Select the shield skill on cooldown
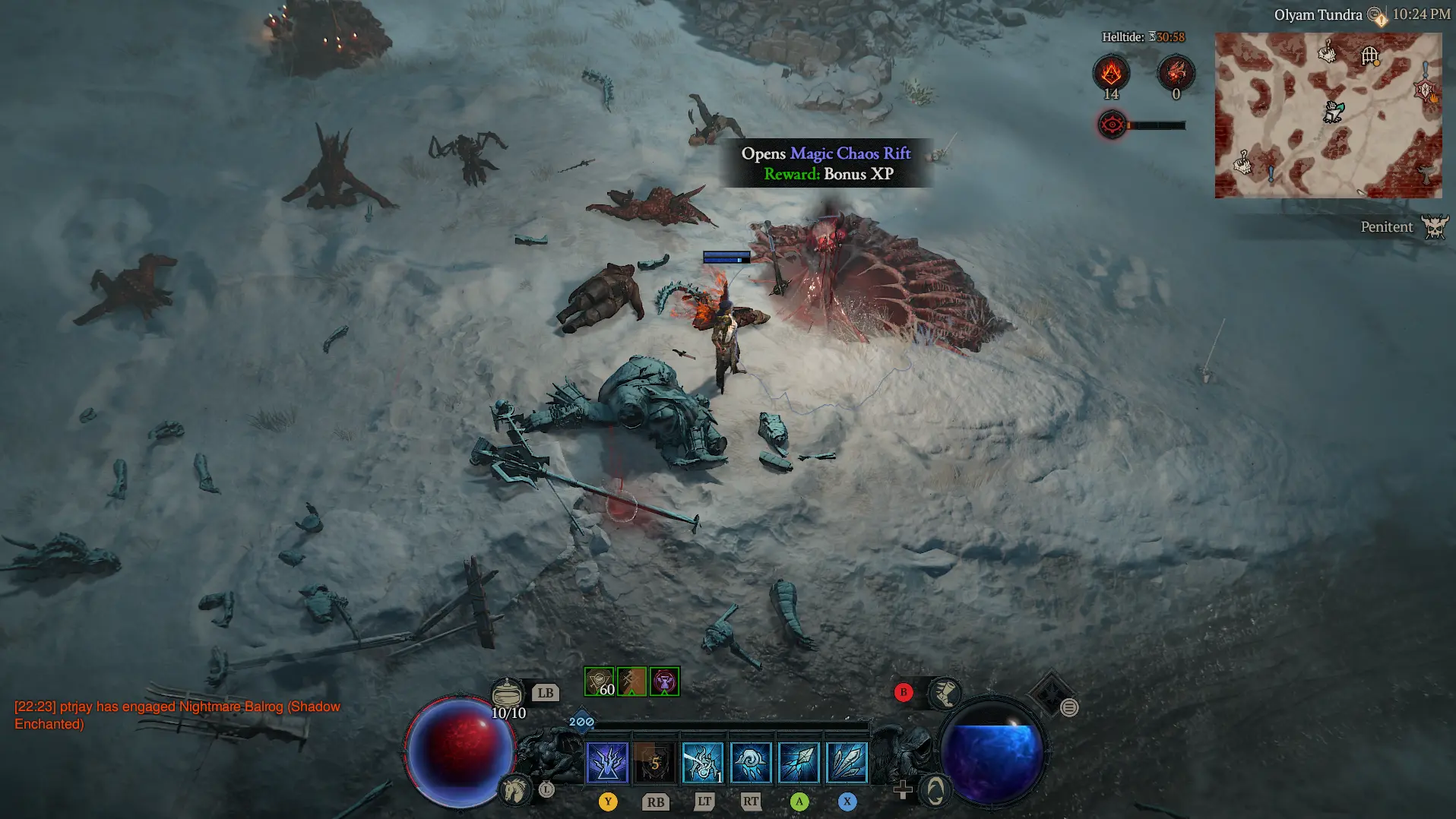 [x=654, y=763]
